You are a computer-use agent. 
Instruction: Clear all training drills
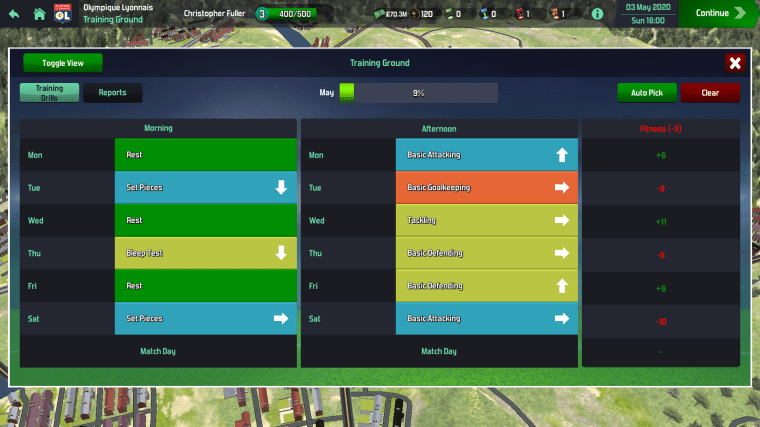[710, 92]
